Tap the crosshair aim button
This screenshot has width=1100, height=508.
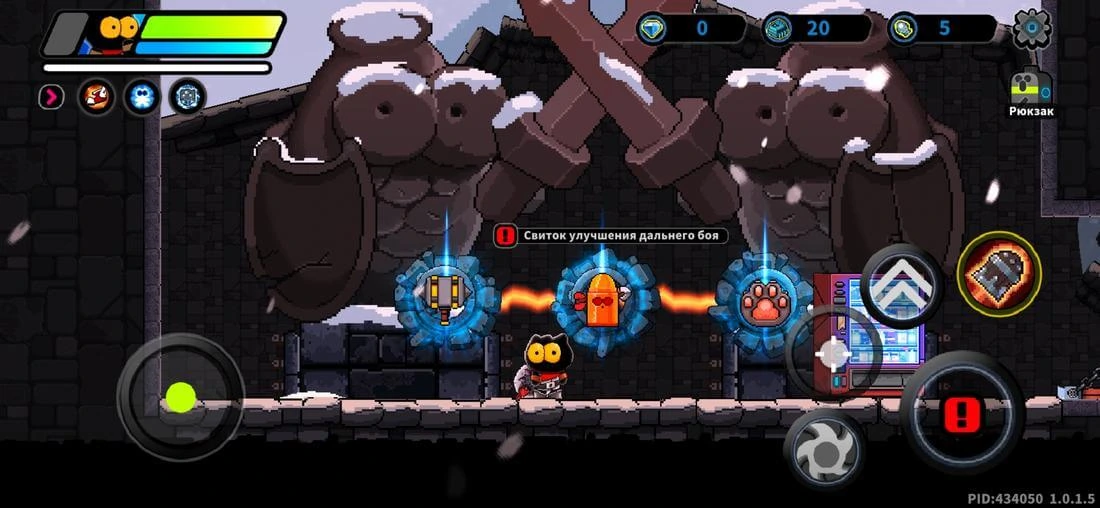(x=833, y=354)
